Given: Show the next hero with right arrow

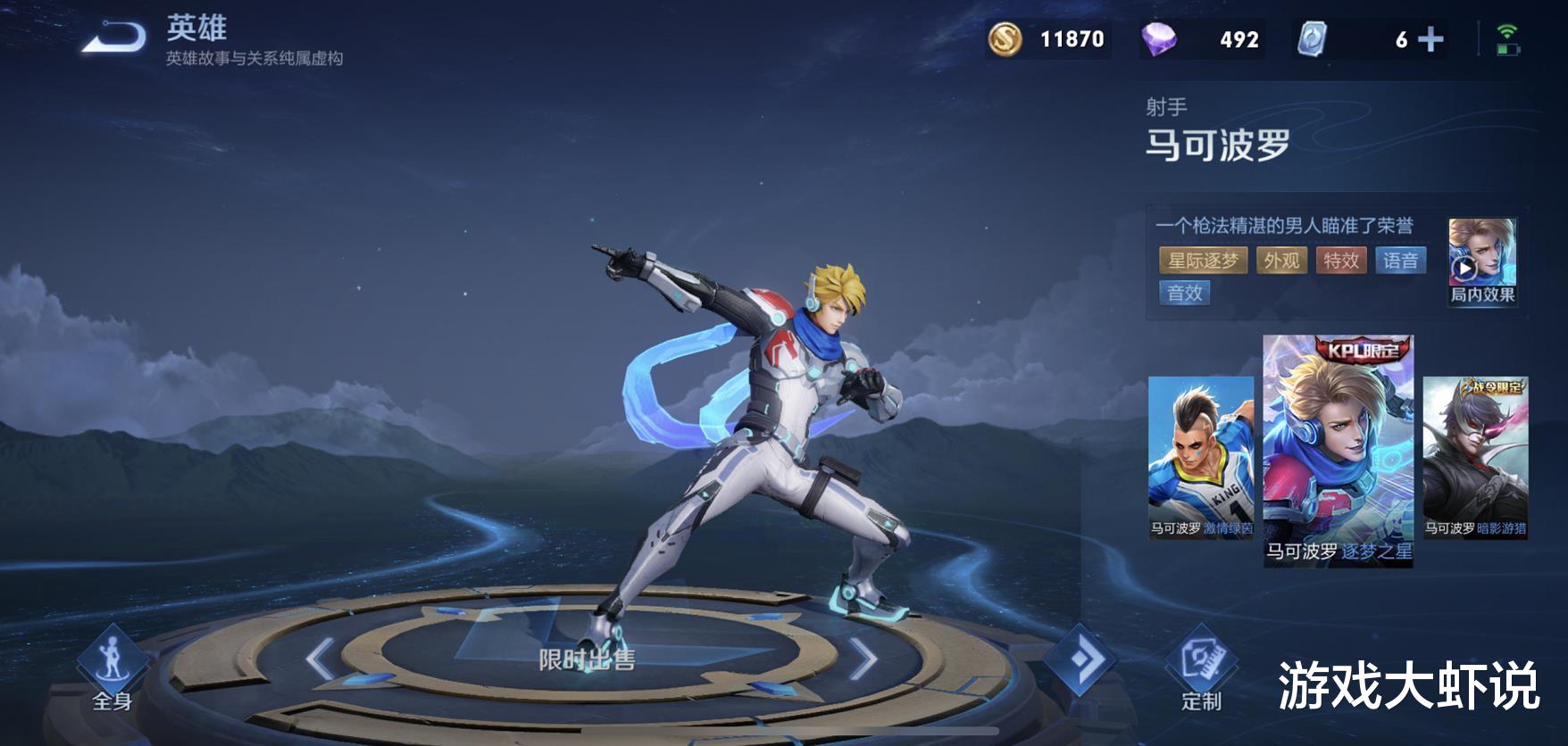Looking at the screenshot, I should tap(863, 661).
